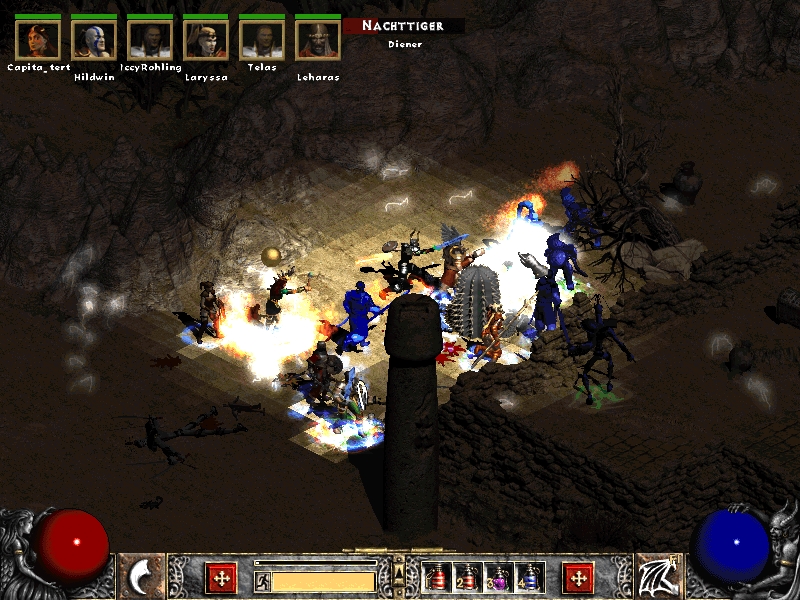The width and height of the screenshot is (800, 600).
Task: Drink the purple potion in belt slot 3
Action: [498, 577]
